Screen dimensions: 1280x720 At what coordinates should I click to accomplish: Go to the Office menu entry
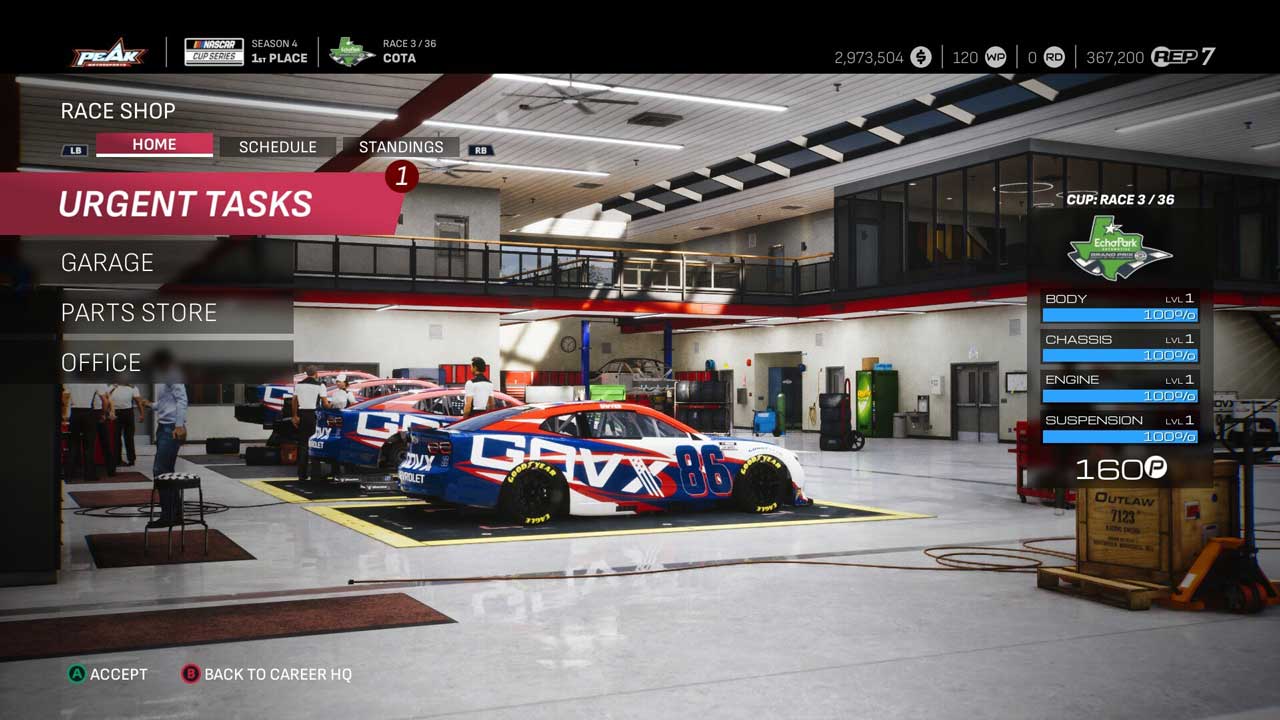pyautogui.click(x=101, y=363)
